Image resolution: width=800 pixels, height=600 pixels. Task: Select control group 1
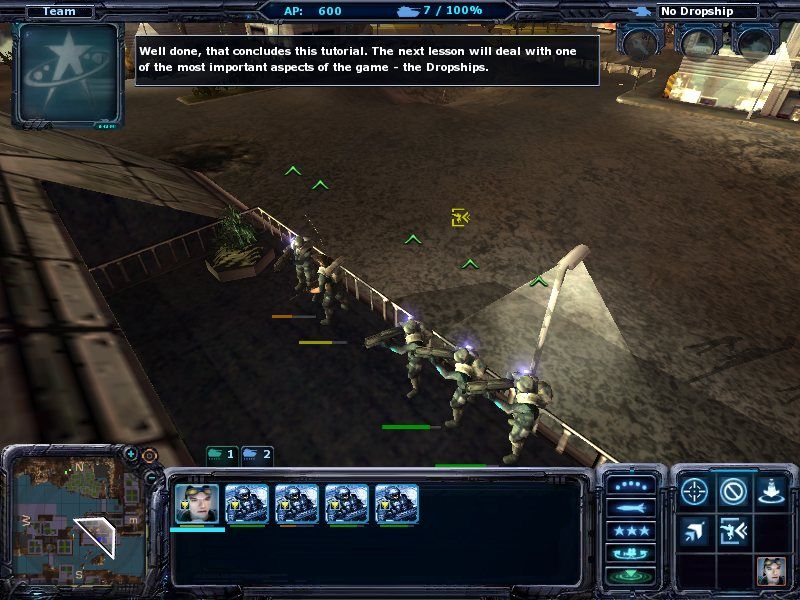pos(222,455)
